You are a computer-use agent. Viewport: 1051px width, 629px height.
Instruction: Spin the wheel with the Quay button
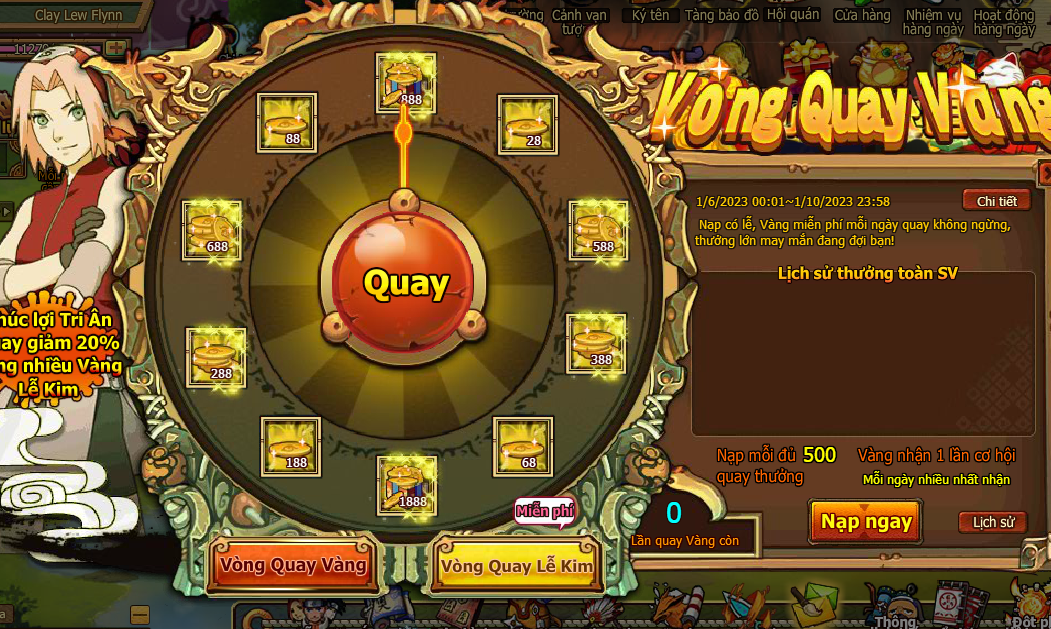405,283
